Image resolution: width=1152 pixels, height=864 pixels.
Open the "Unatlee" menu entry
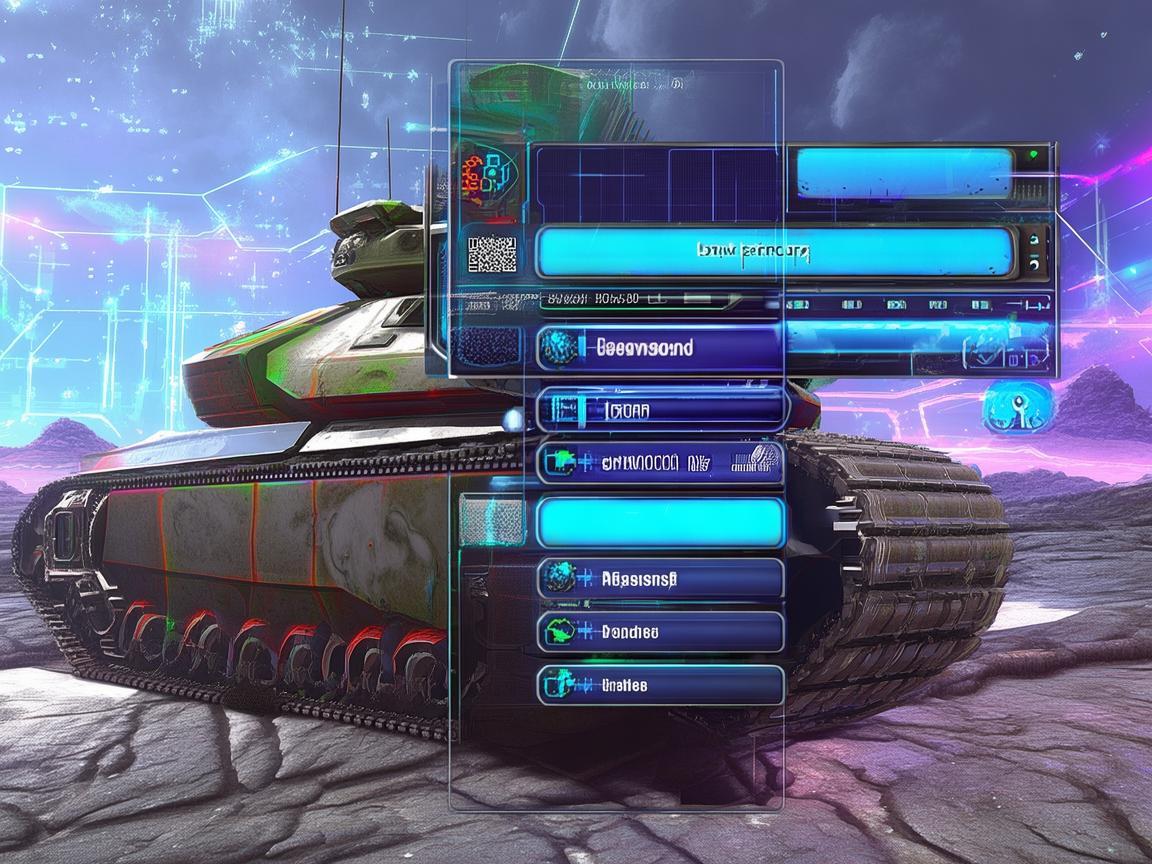pos(660,685)
